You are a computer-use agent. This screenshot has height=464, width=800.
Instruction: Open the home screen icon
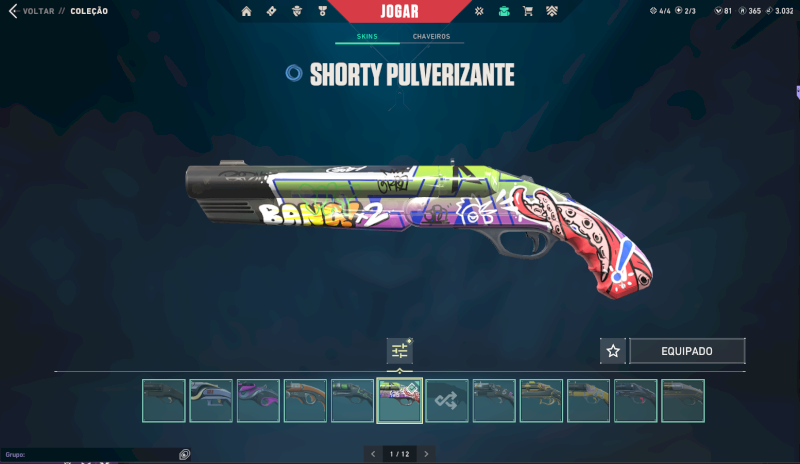246,11
